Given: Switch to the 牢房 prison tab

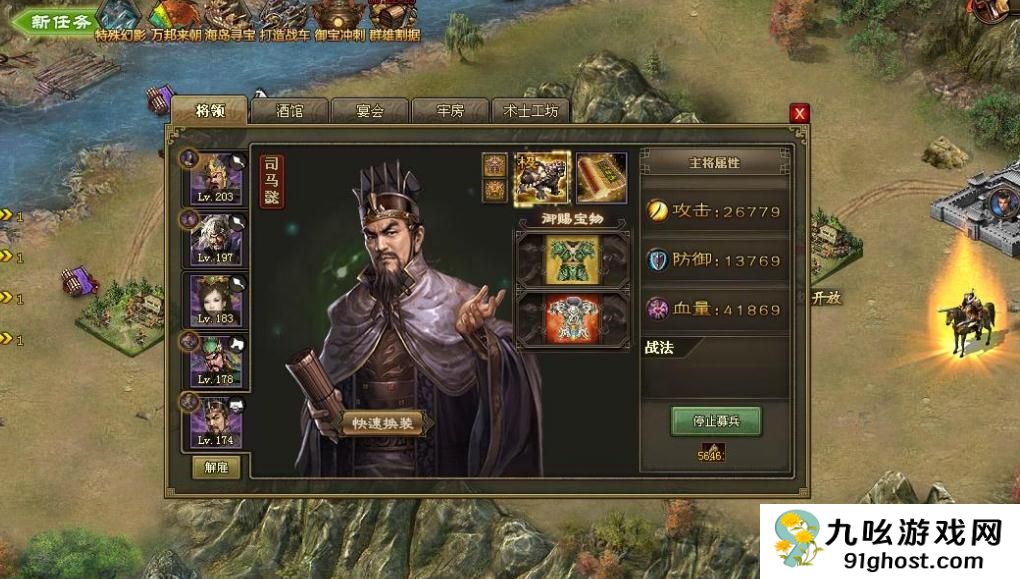Looking at the screenshot, I should pos(451,111).
